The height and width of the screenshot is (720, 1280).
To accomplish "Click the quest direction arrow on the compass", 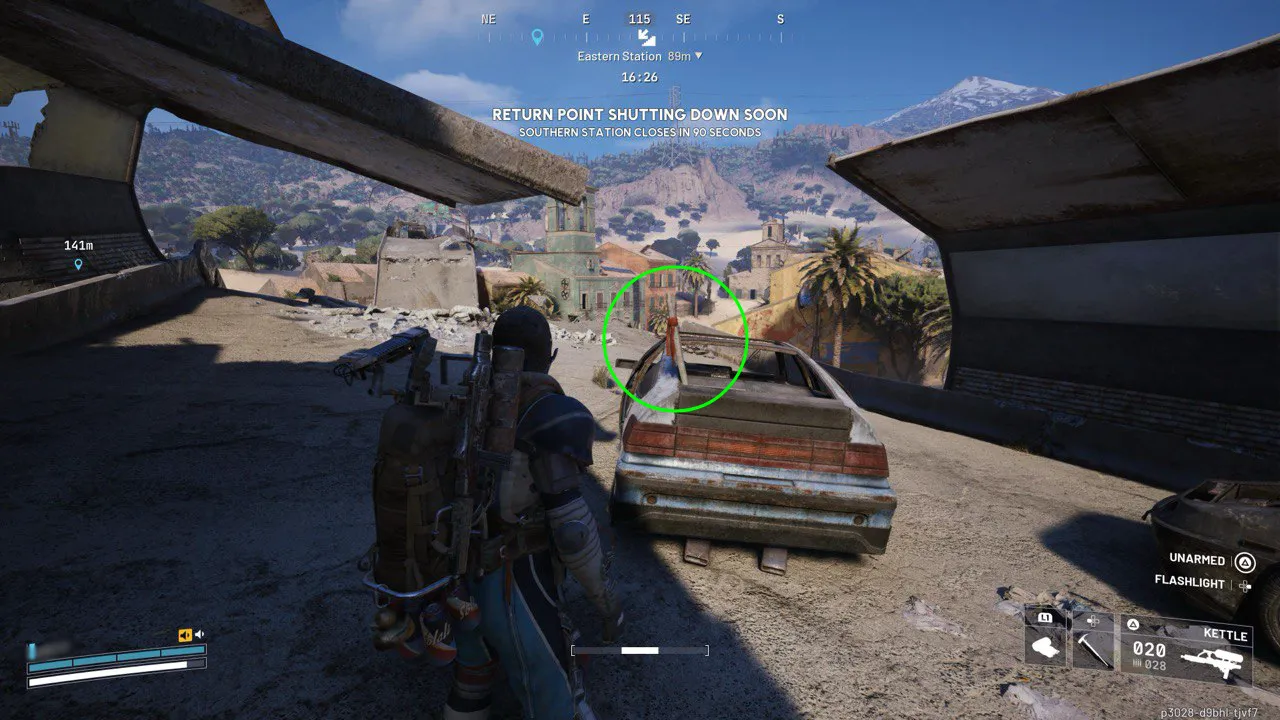I will point(645,38).
